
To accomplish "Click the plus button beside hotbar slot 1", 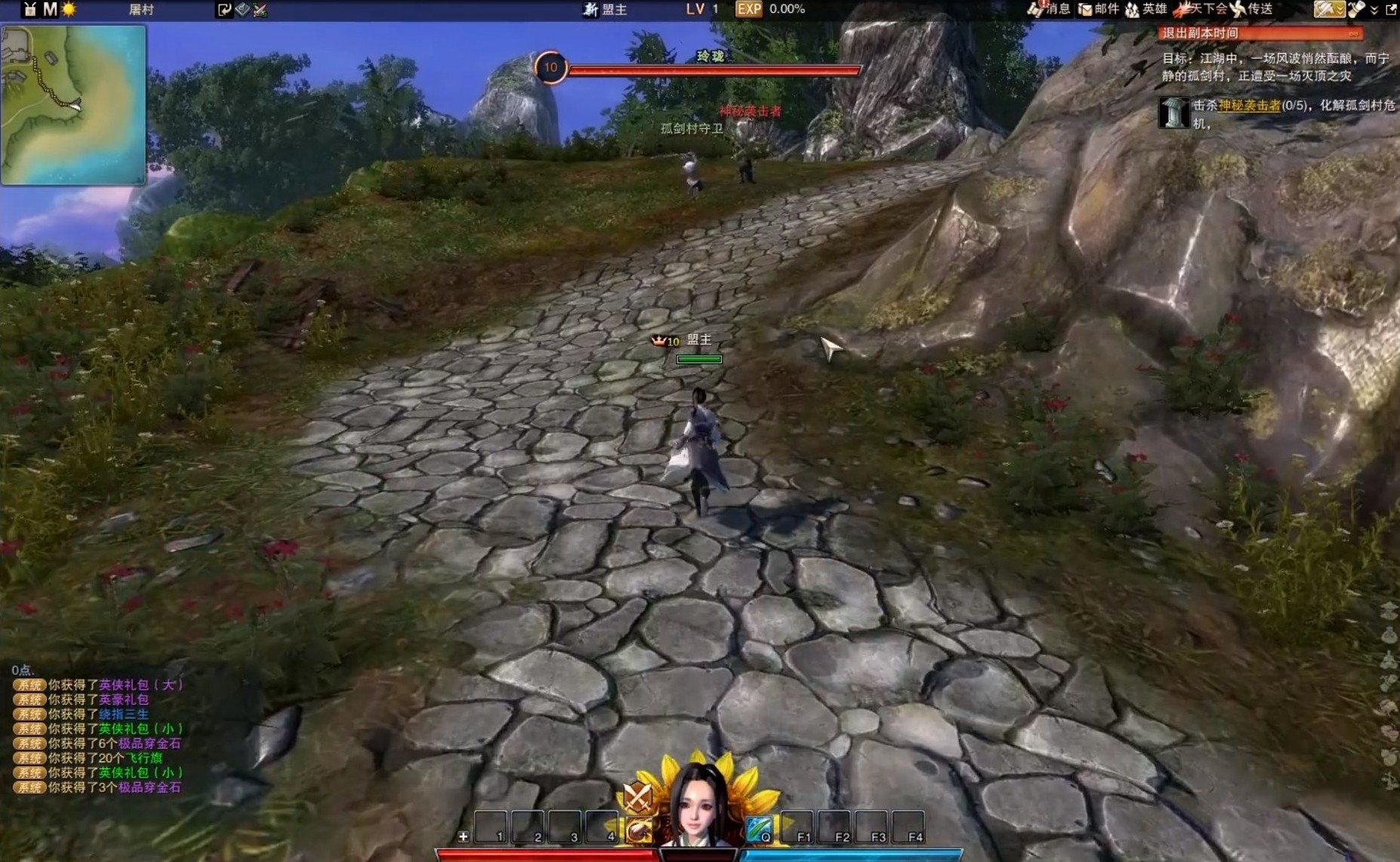I will pyautogui.click(x=463, y=836).
